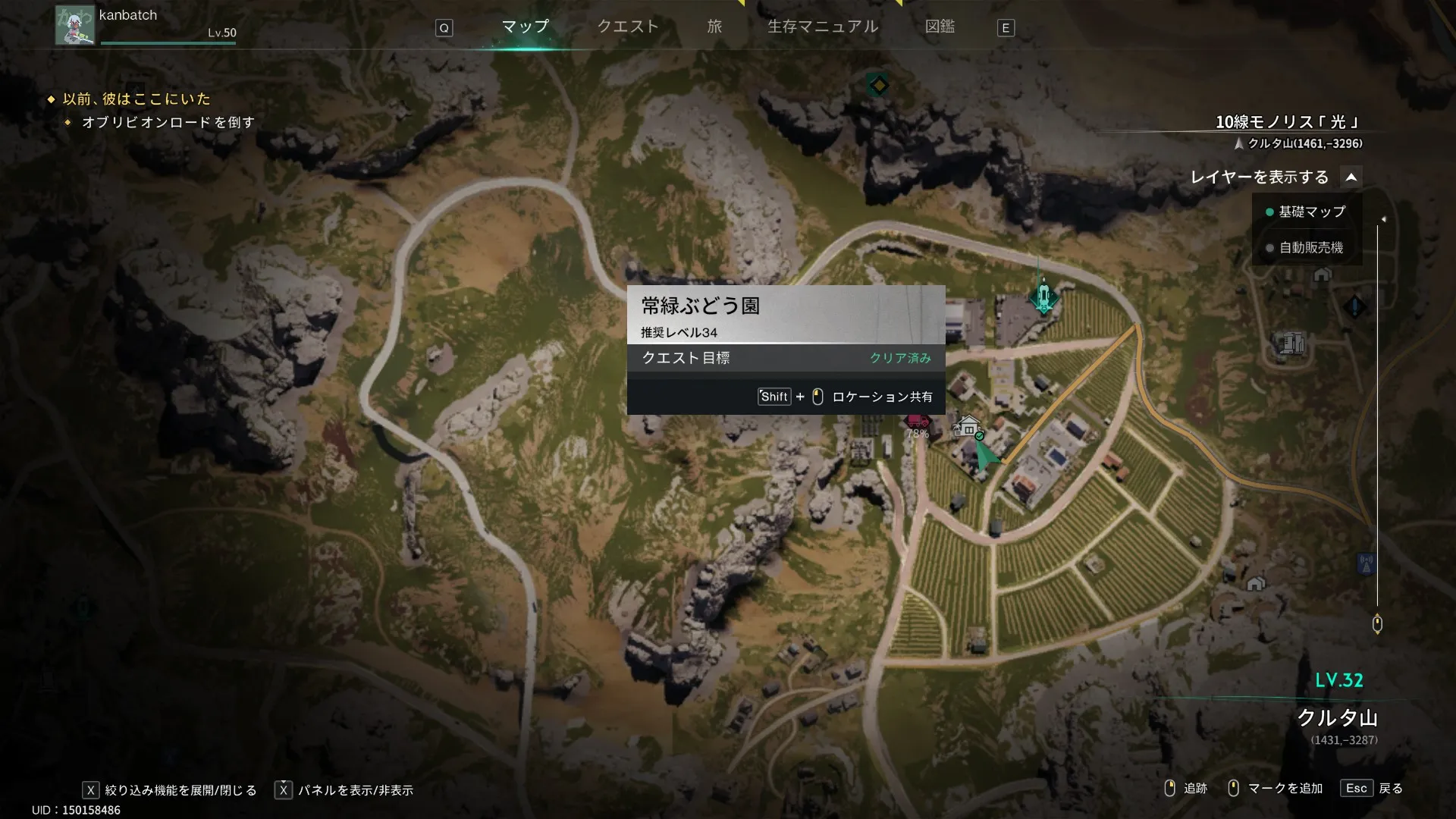
Task: Select the red 78% map marker
Action: [918, 422]
